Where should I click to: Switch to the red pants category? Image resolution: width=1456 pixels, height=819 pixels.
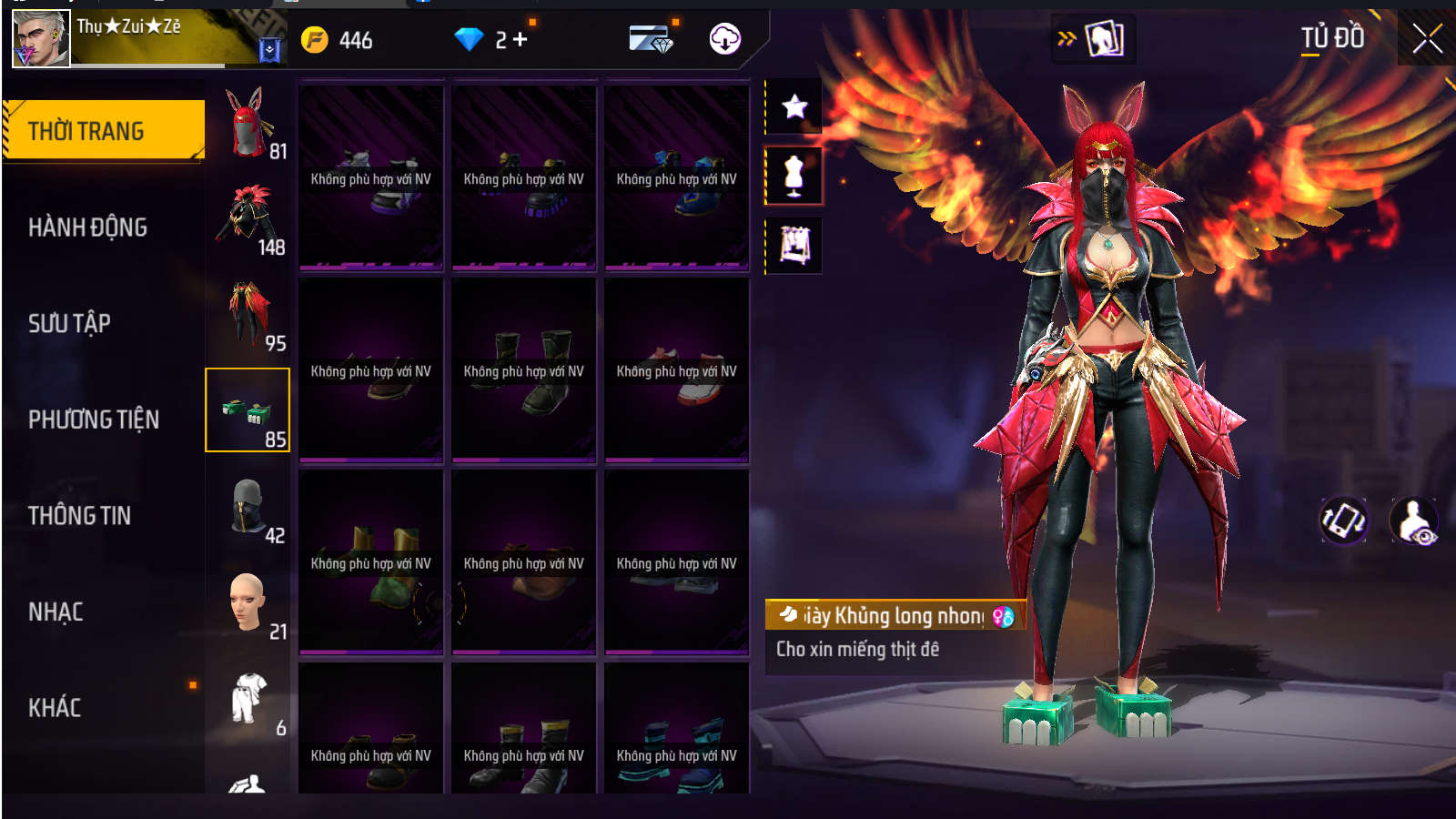248,315
